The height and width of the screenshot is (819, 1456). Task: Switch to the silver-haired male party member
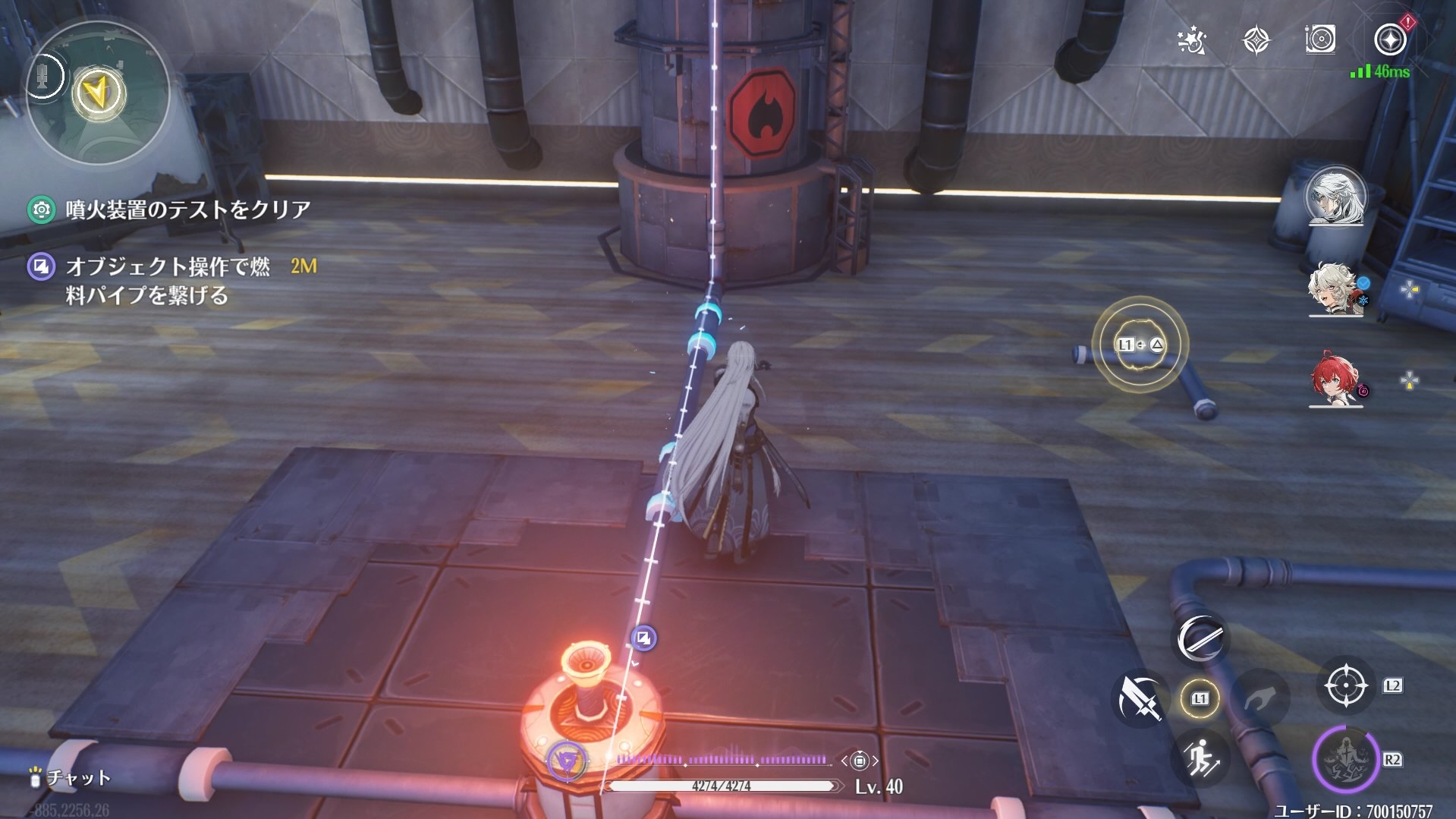click(x=1335, y=197)
